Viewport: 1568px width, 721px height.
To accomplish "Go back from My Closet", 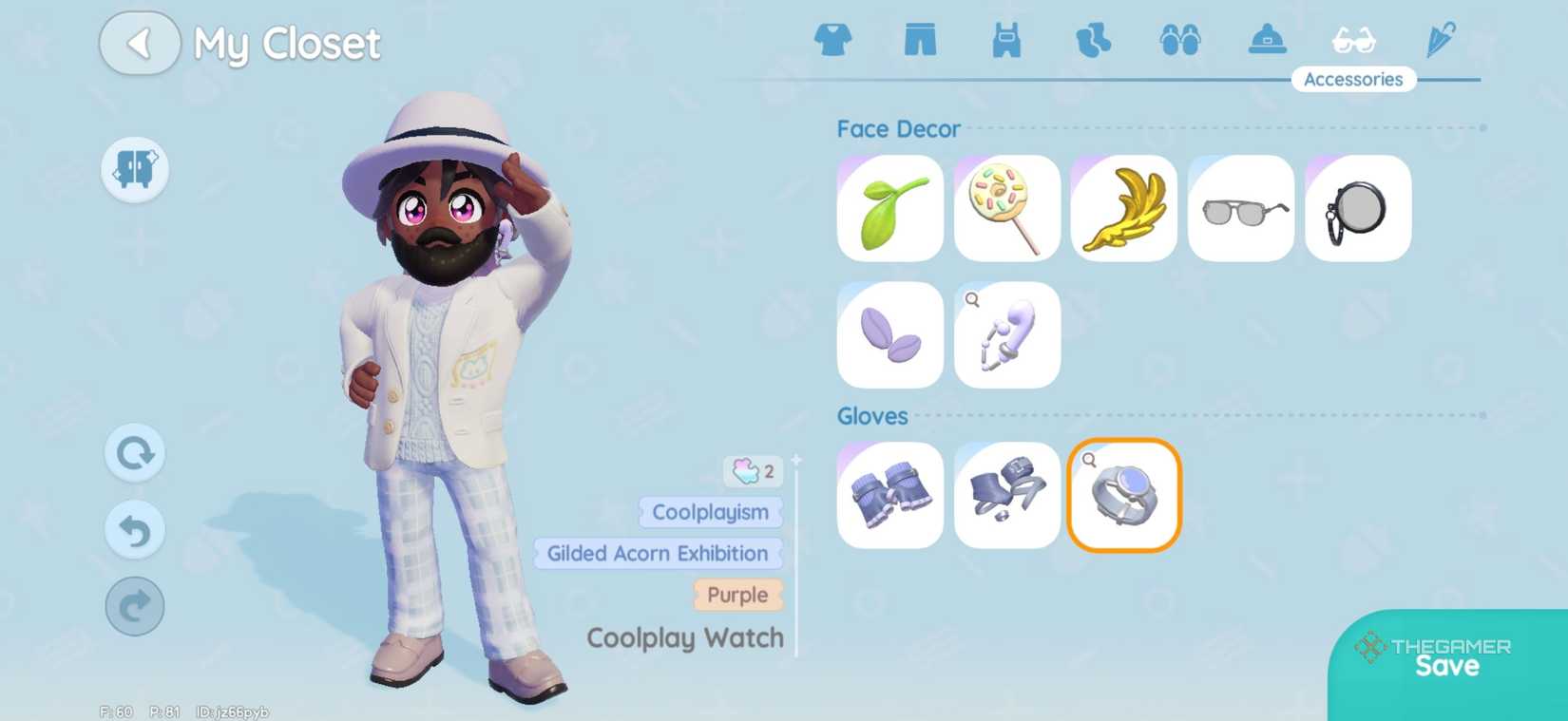I will pyautogui.click(x=140, y=44).
